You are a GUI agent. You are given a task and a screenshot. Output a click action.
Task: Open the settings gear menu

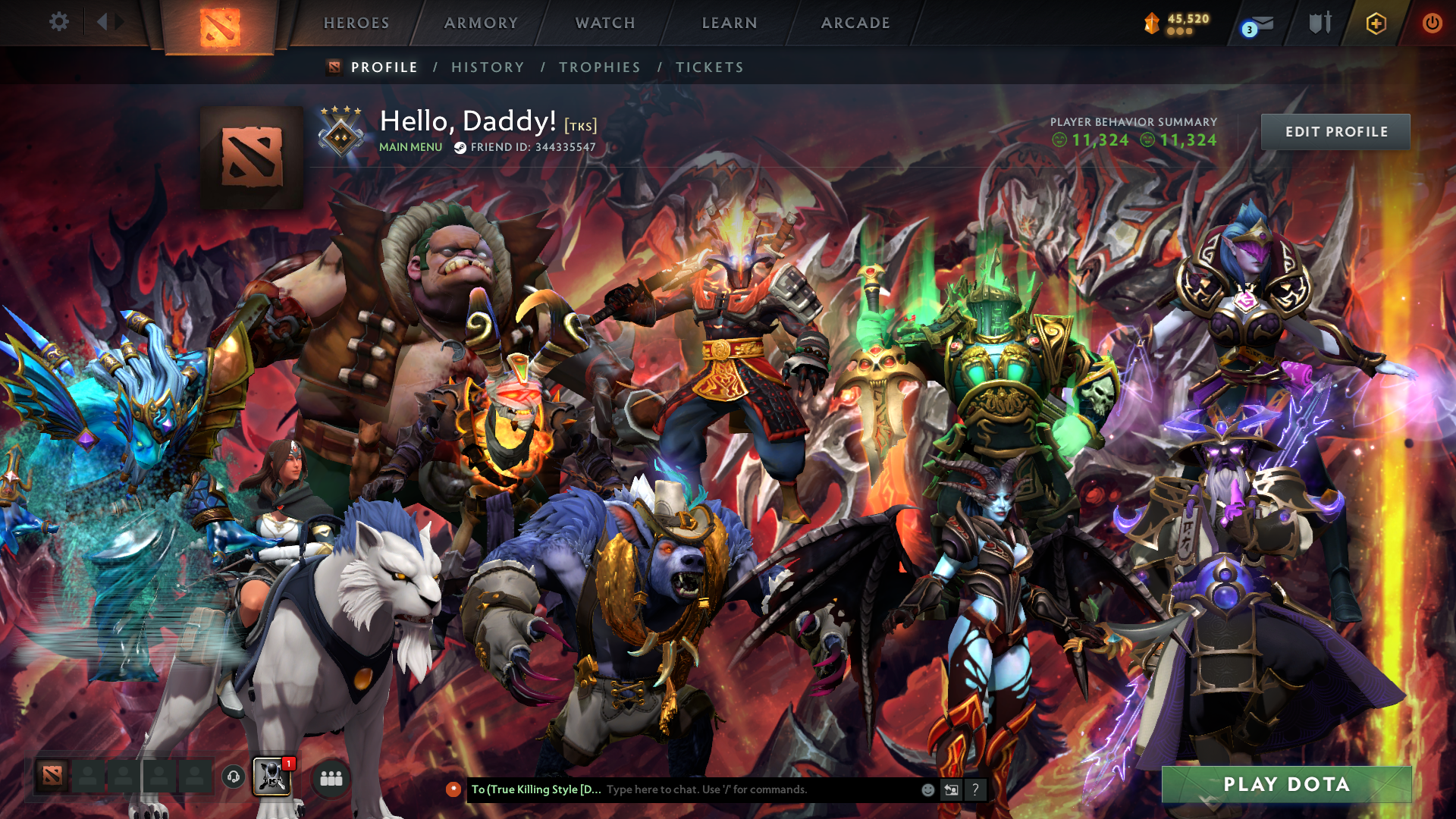(59, 22)
